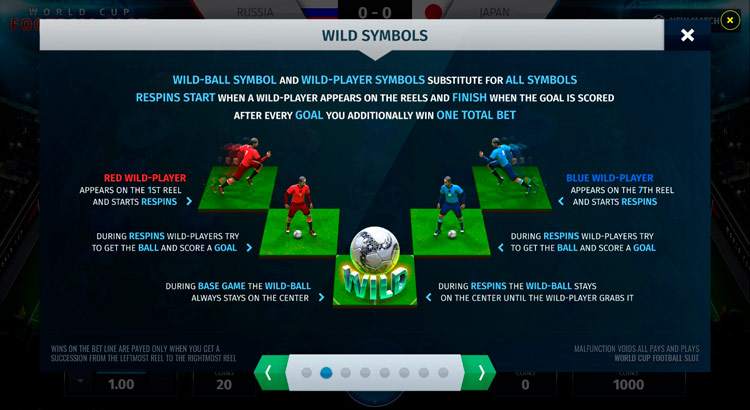Close the Wild Symbols info panel
The height and width of the screenshot is (410, 750).
[687, 35]
